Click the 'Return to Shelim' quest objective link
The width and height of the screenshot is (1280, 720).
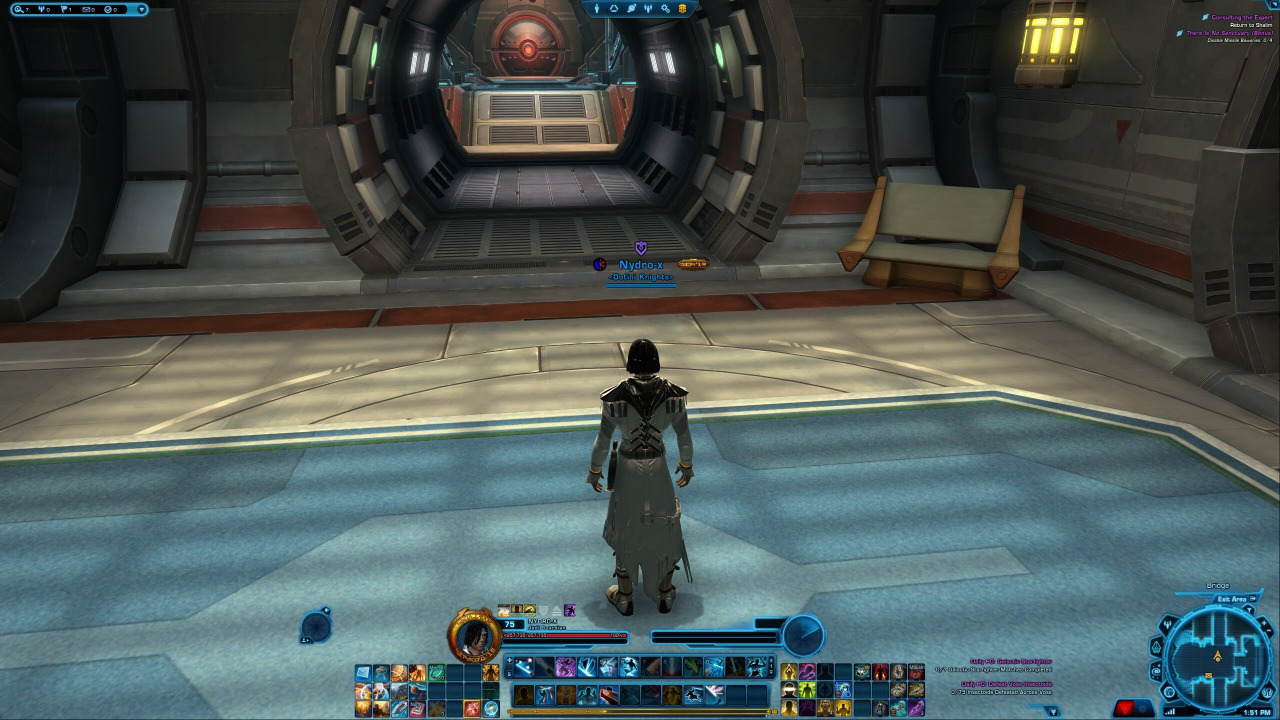coord(1252,25)
